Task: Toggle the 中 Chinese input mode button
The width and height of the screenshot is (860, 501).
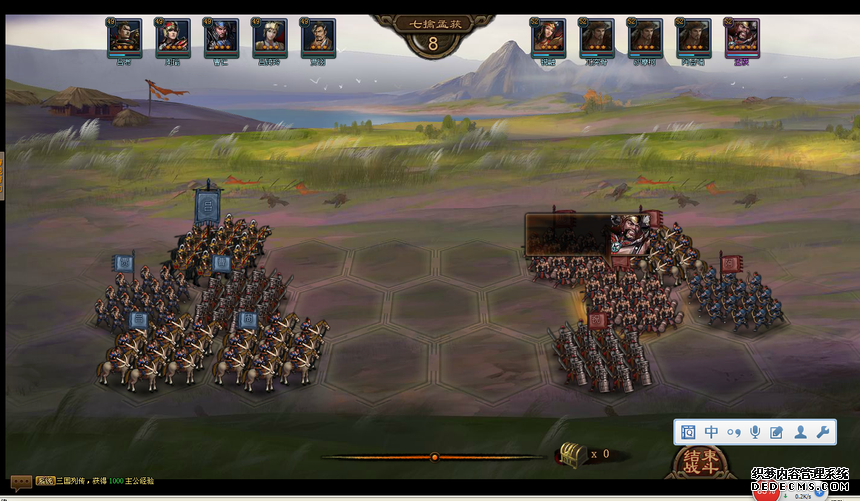Action: coord(711,432)
